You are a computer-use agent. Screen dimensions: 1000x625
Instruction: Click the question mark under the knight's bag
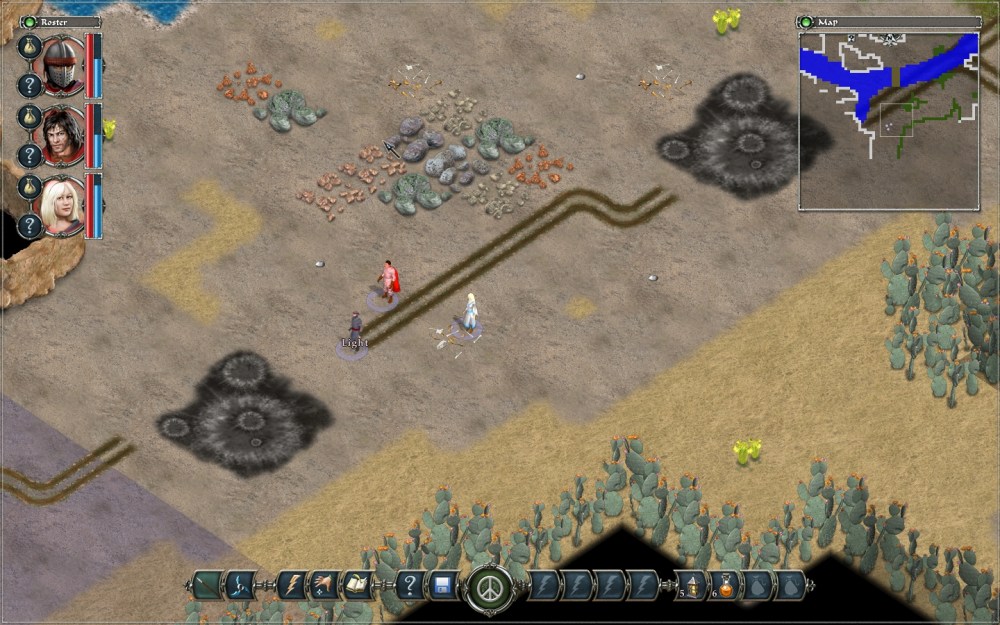pos(30,85)
